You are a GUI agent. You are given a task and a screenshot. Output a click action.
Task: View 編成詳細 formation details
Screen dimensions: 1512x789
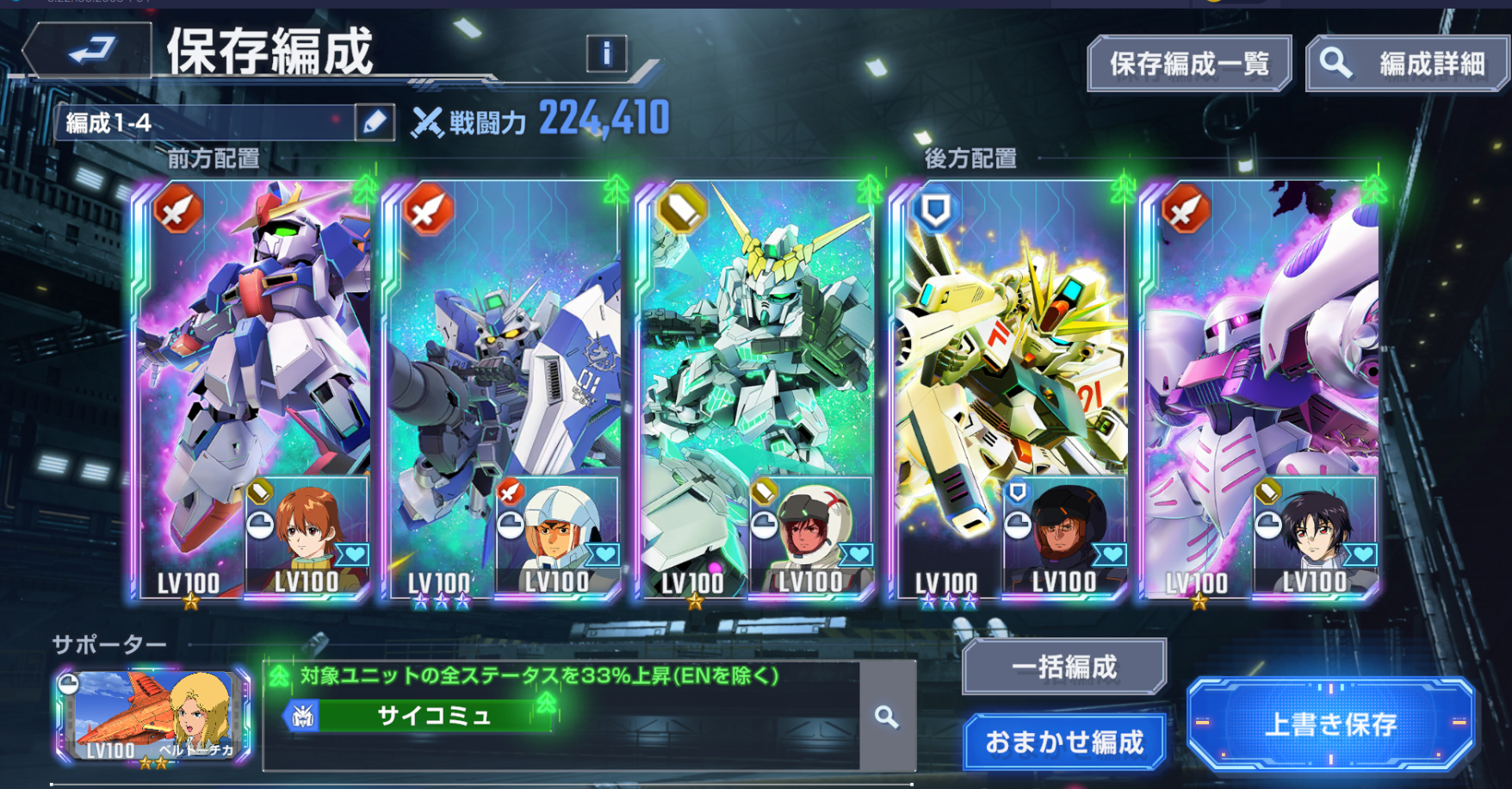pos(1409,63)
